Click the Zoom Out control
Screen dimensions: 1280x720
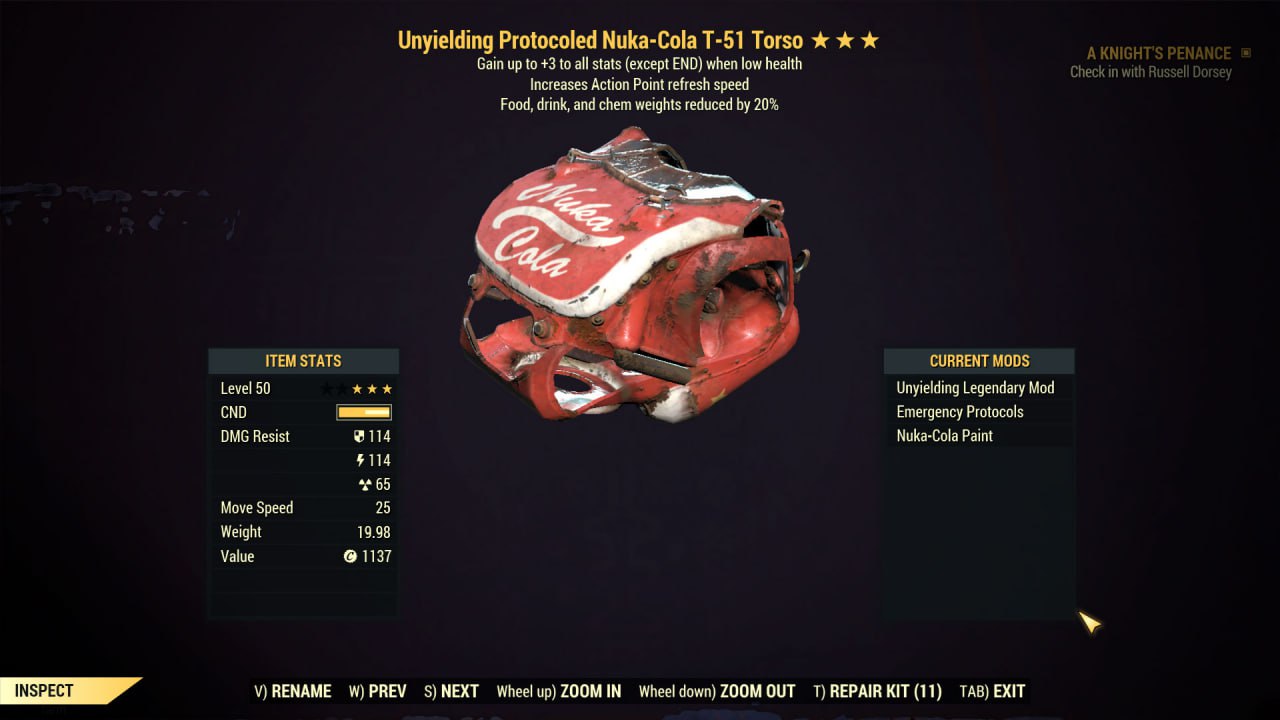pyautogui.click(x=717, y=691)
